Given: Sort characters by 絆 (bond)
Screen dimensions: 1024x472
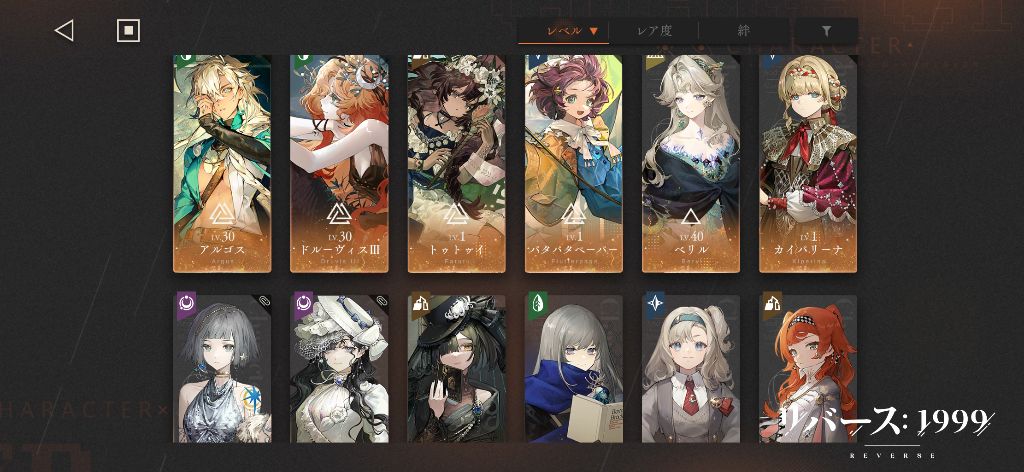Looking at the screenshot, I should click(744, 31).
